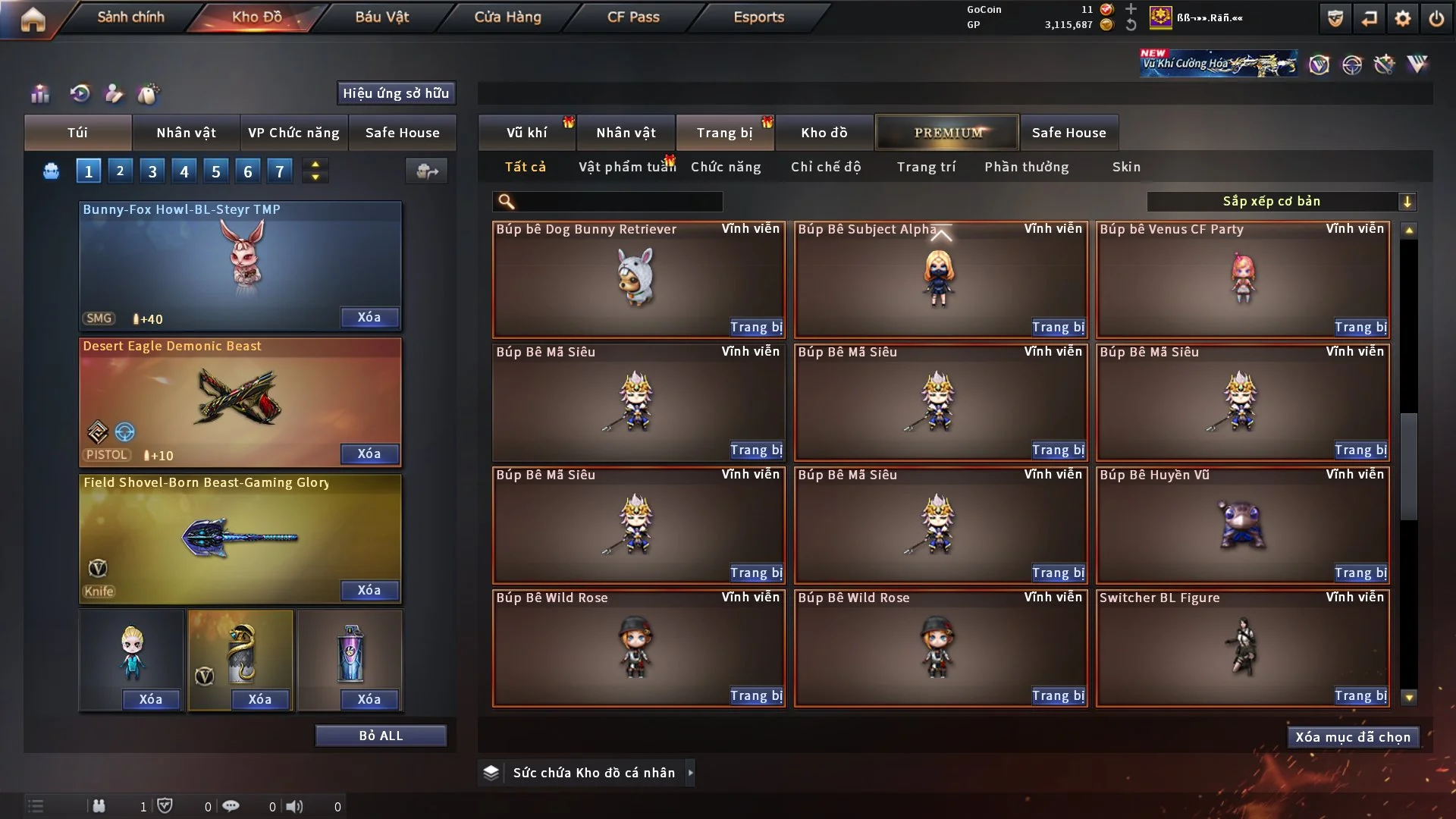The image size is (1456, 819).
Task: Remove the Desert Eagle Demonic Beast pistol
Action: pos(369,453)
